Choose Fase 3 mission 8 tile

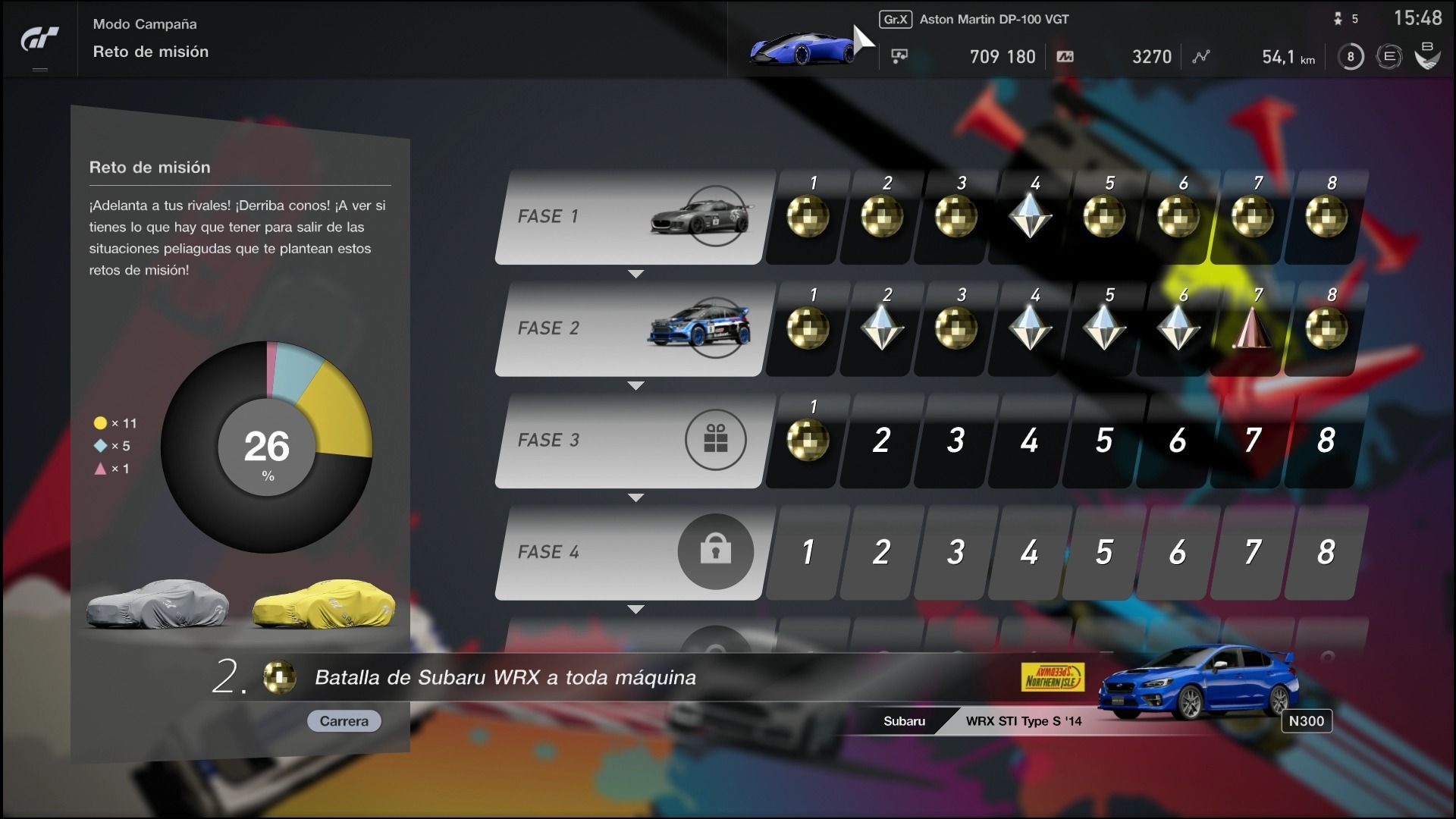pyautogui.click(x=1326, y=440)
